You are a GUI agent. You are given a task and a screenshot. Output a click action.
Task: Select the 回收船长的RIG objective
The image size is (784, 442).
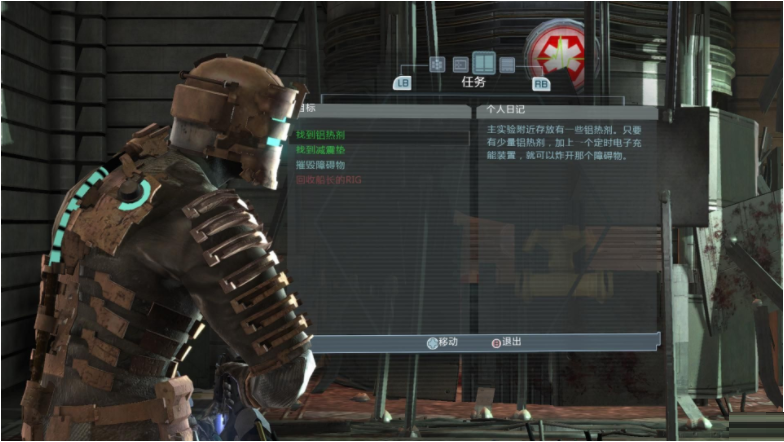coord(326,180)
